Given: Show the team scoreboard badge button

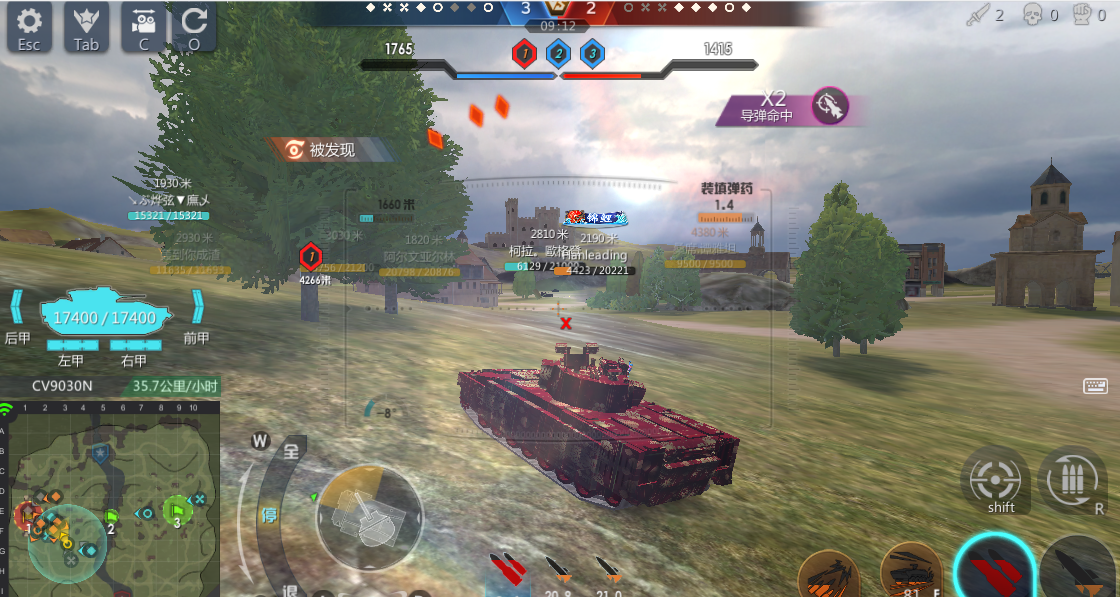Looking at the screenshot, I should (86, 26).
